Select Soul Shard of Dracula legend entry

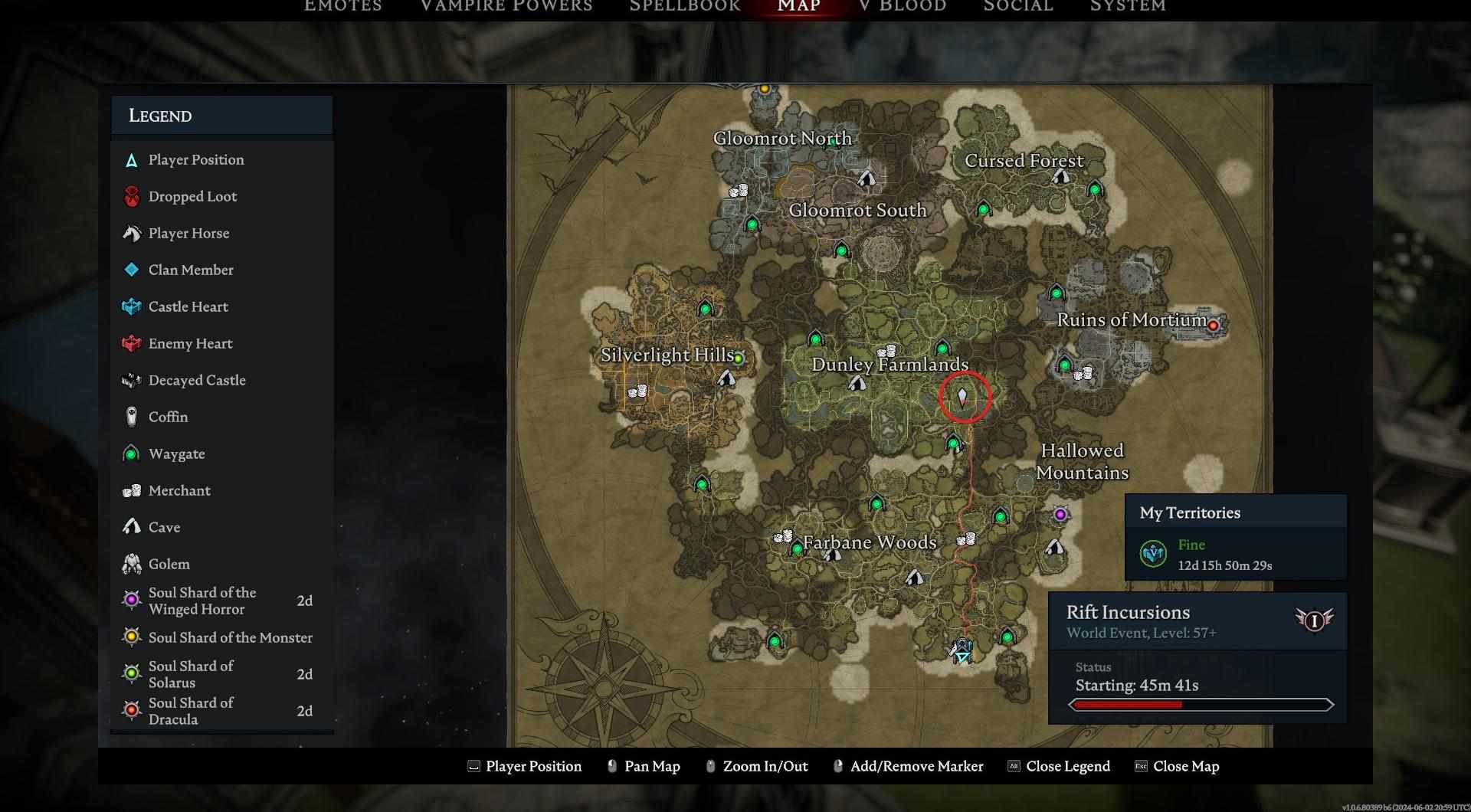[x=191, y=711]
